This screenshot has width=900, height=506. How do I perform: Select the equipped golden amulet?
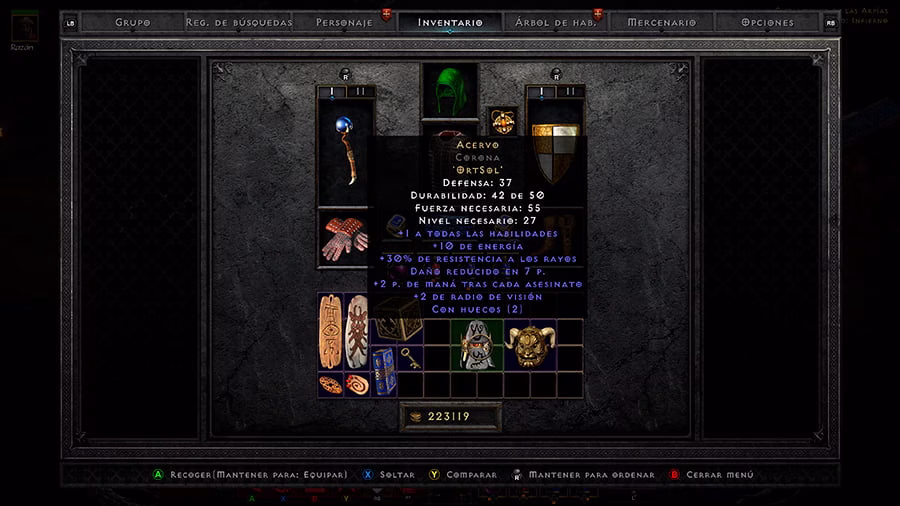(x=501, y=121)
